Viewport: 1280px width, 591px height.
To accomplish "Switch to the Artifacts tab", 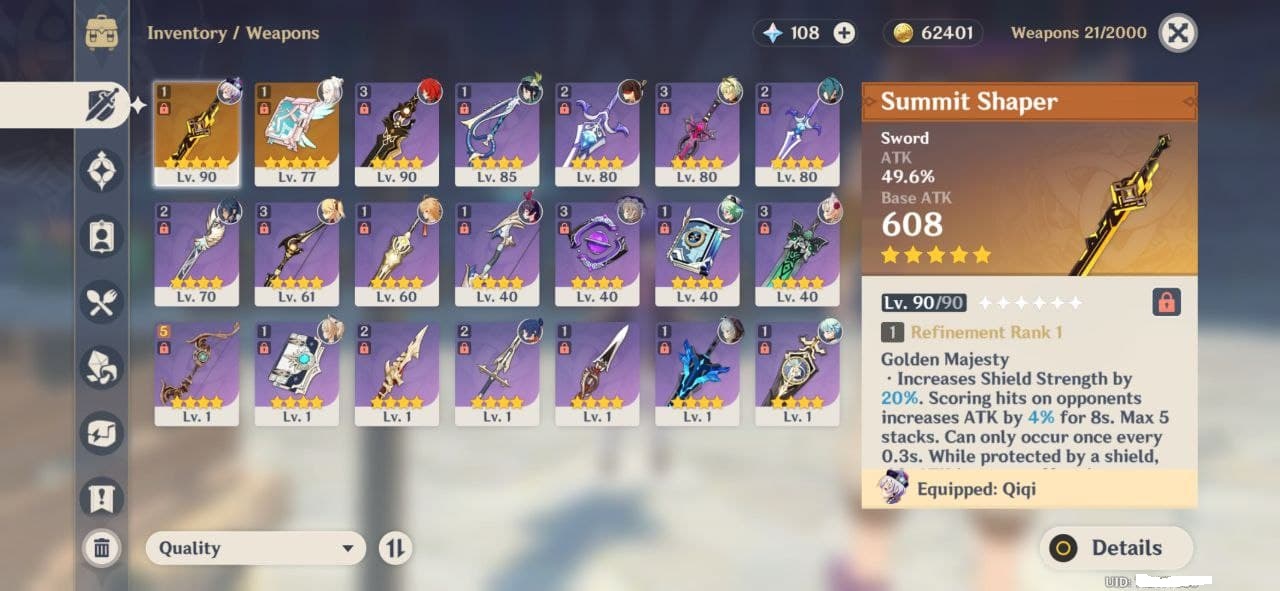I will click(x=102, y=171).
